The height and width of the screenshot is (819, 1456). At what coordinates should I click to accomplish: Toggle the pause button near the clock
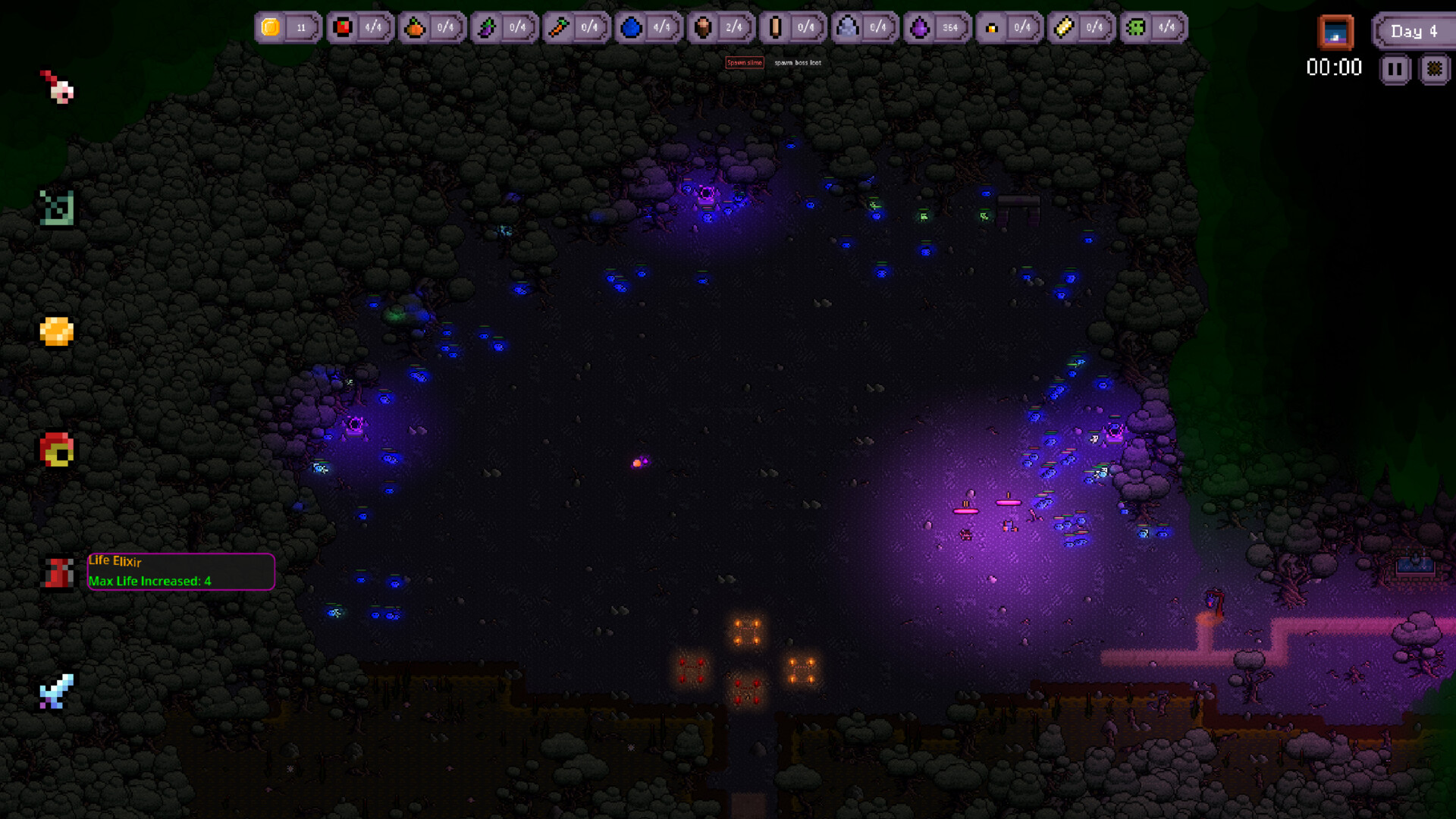(1395, 68)
